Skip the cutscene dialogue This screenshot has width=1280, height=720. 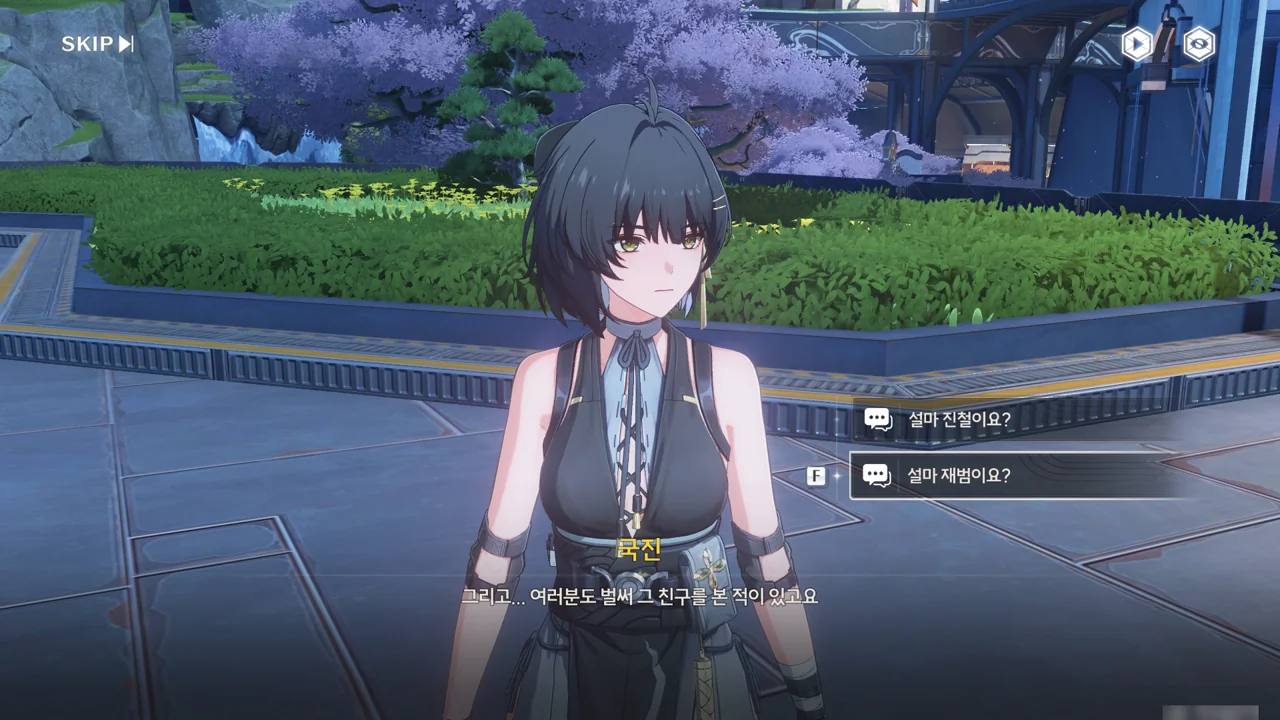pyautogui.click(x=97, y=44)
